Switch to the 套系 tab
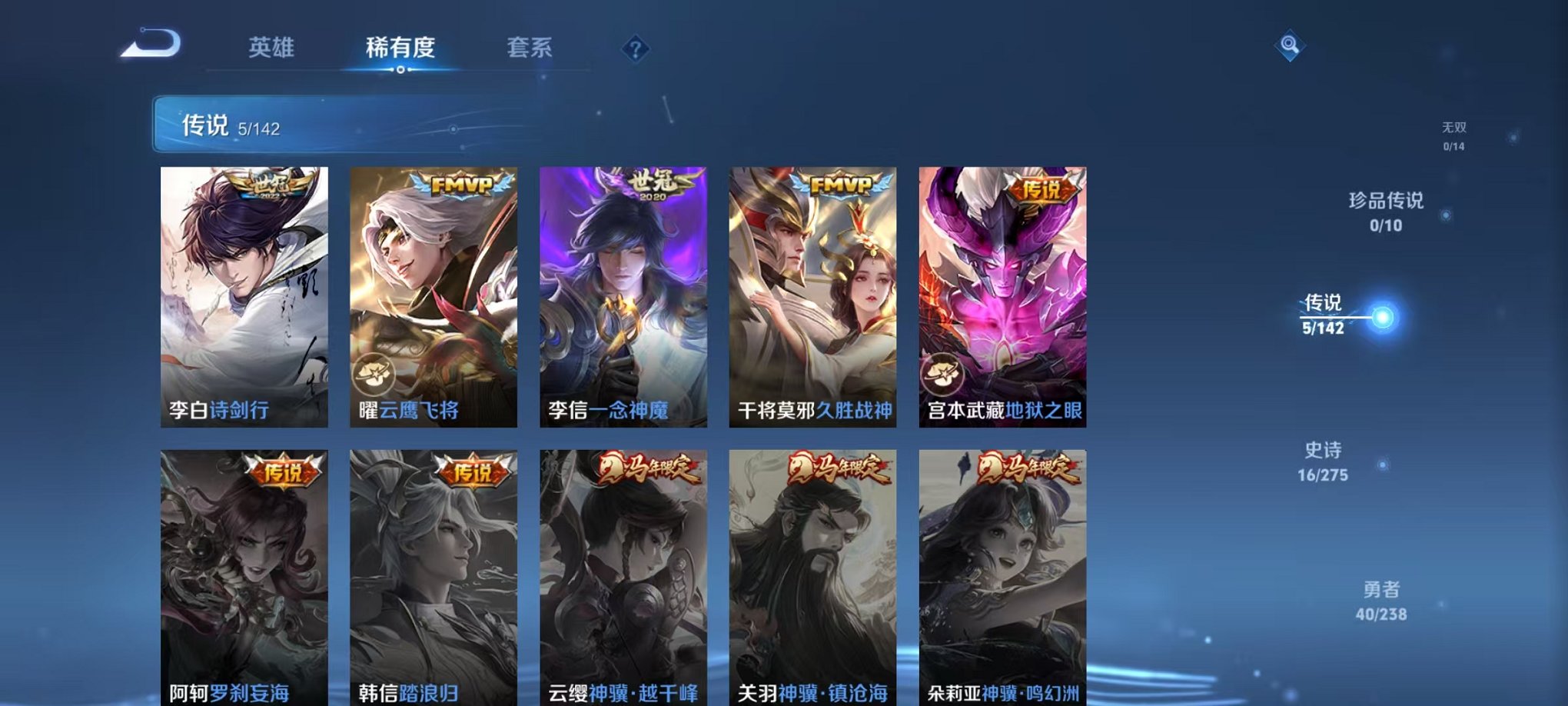The image size is (1568, 706). point(539,48)
